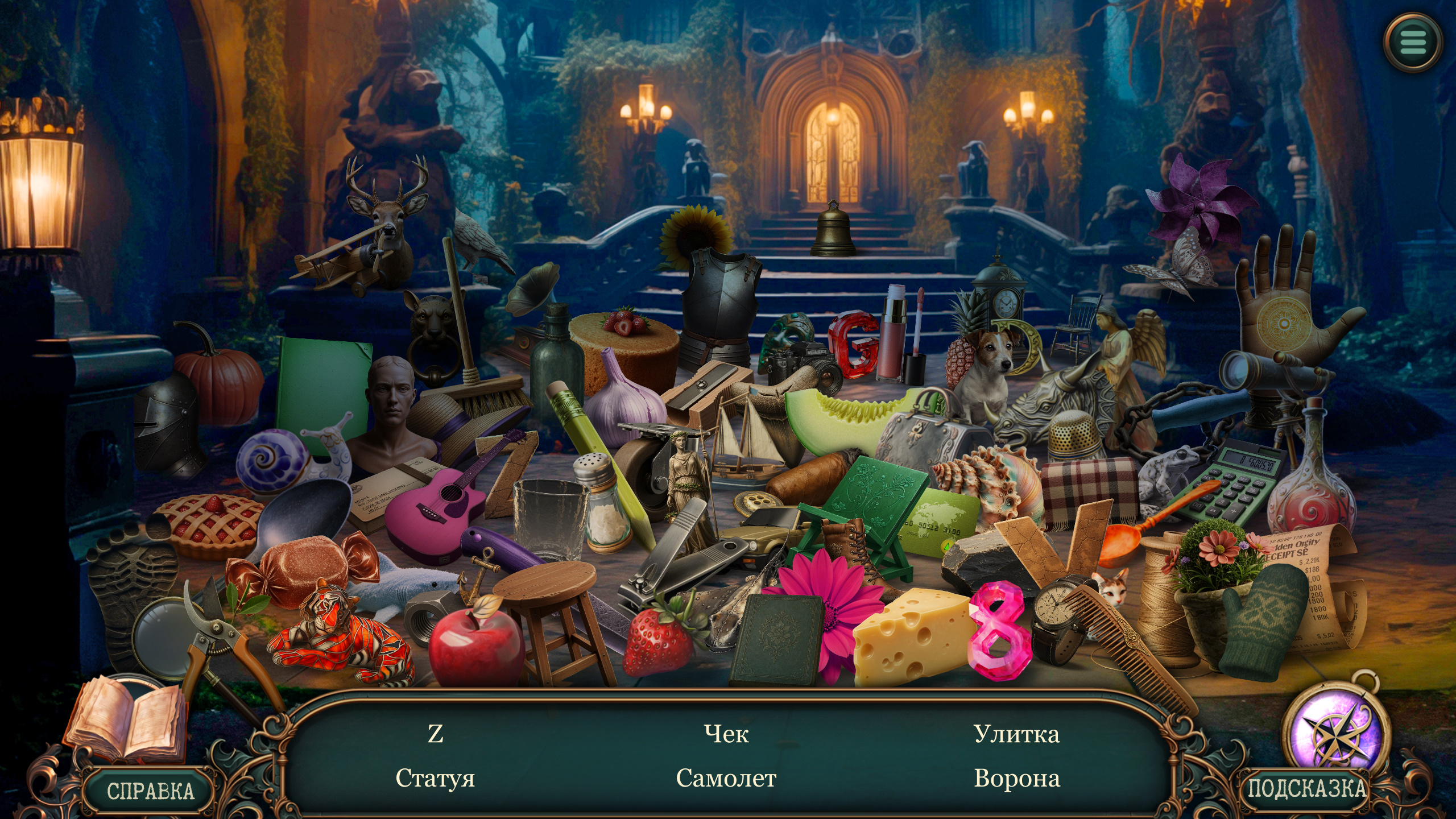Click the Ворона entry in the list
This screenshot has width=1456, height=819.
[x=1016, y=778]
